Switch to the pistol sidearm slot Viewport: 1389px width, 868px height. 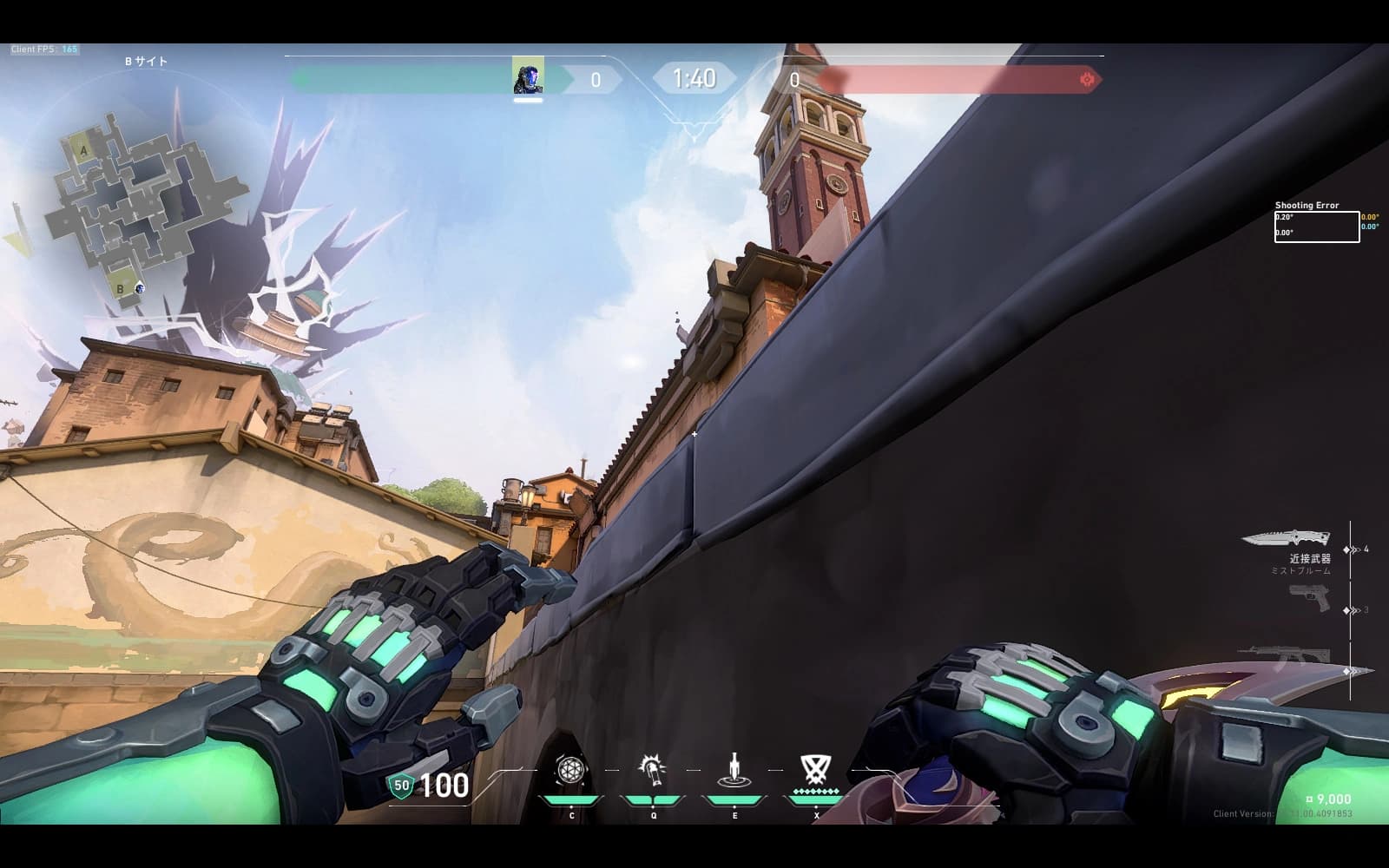click(1309, 598)
